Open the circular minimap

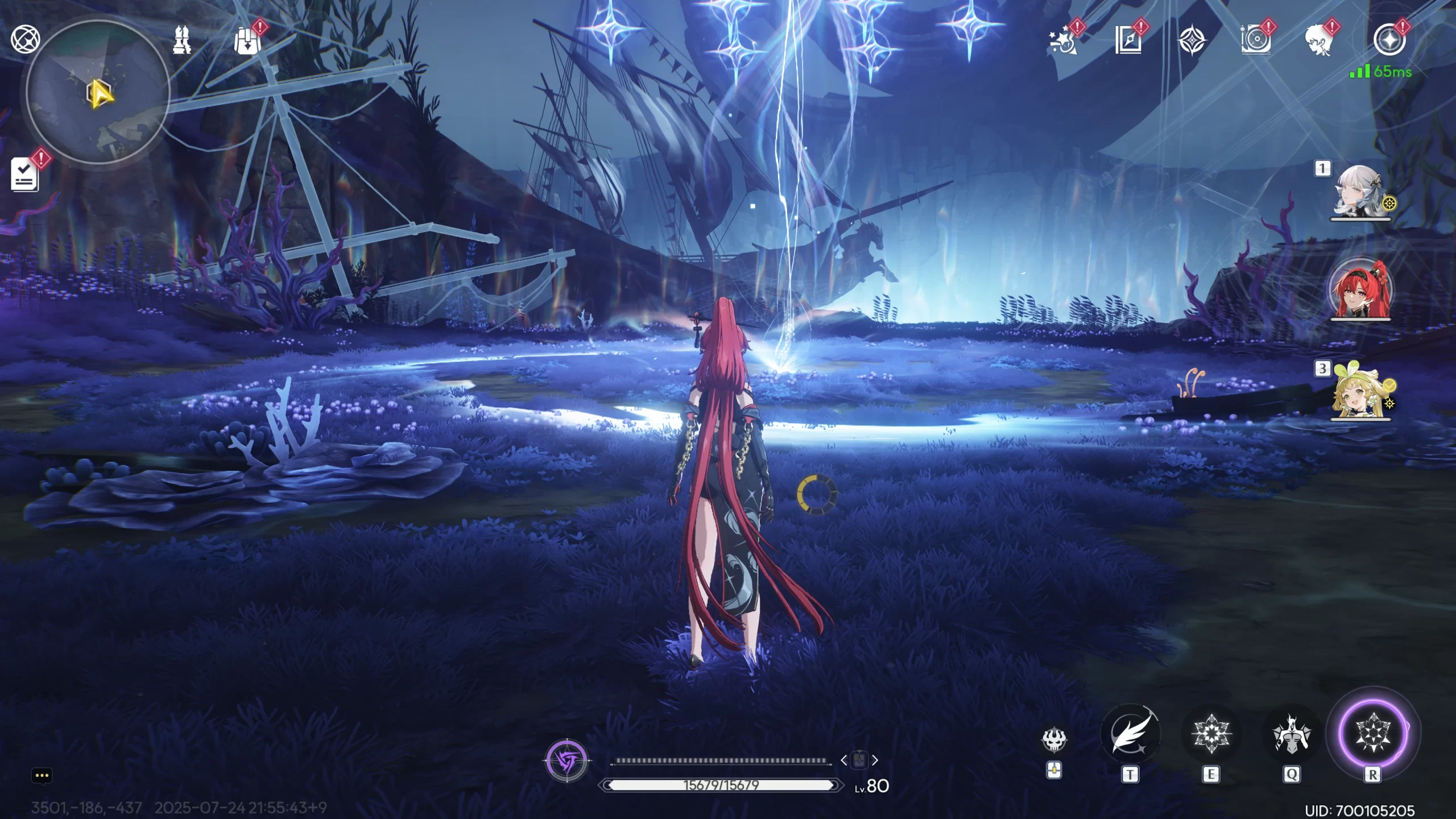(x=98, y=92)
